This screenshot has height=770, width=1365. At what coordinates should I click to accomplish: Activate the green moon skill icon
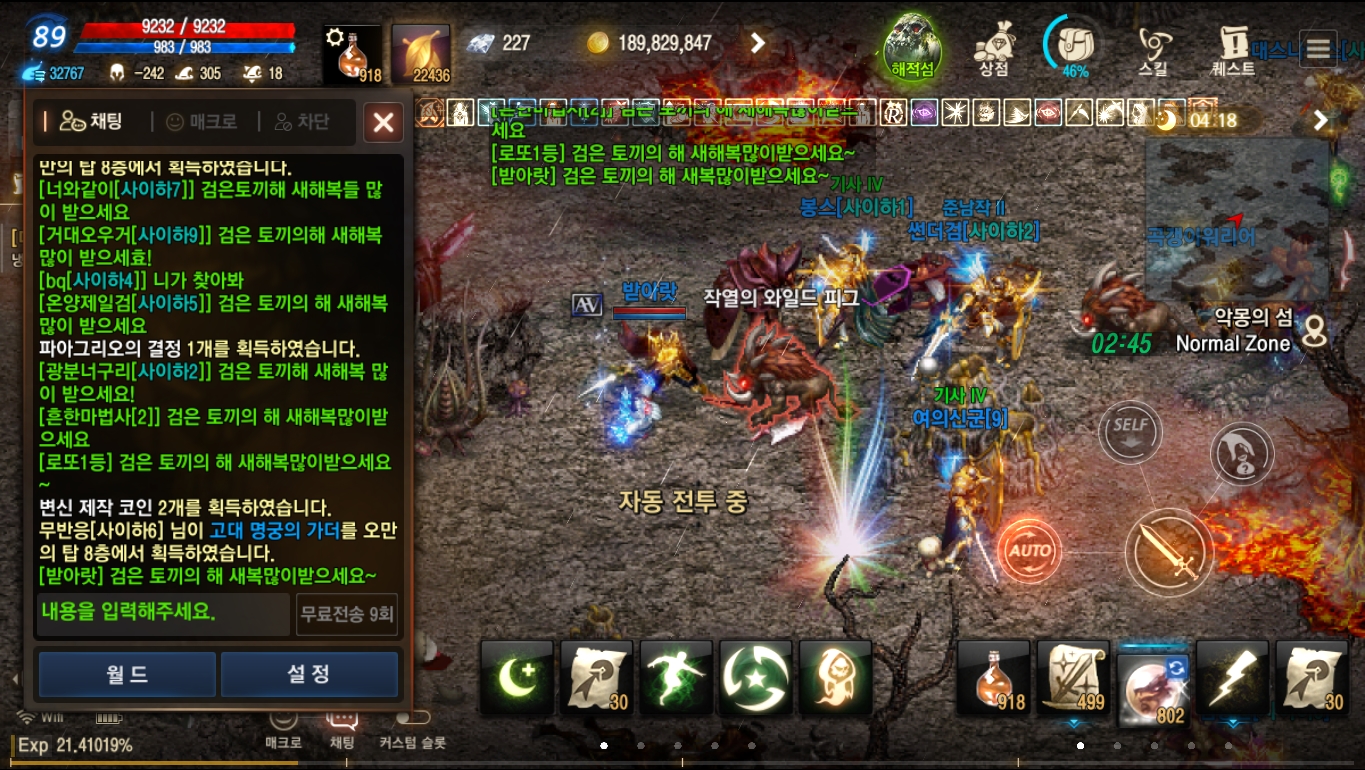coord(516,677)
